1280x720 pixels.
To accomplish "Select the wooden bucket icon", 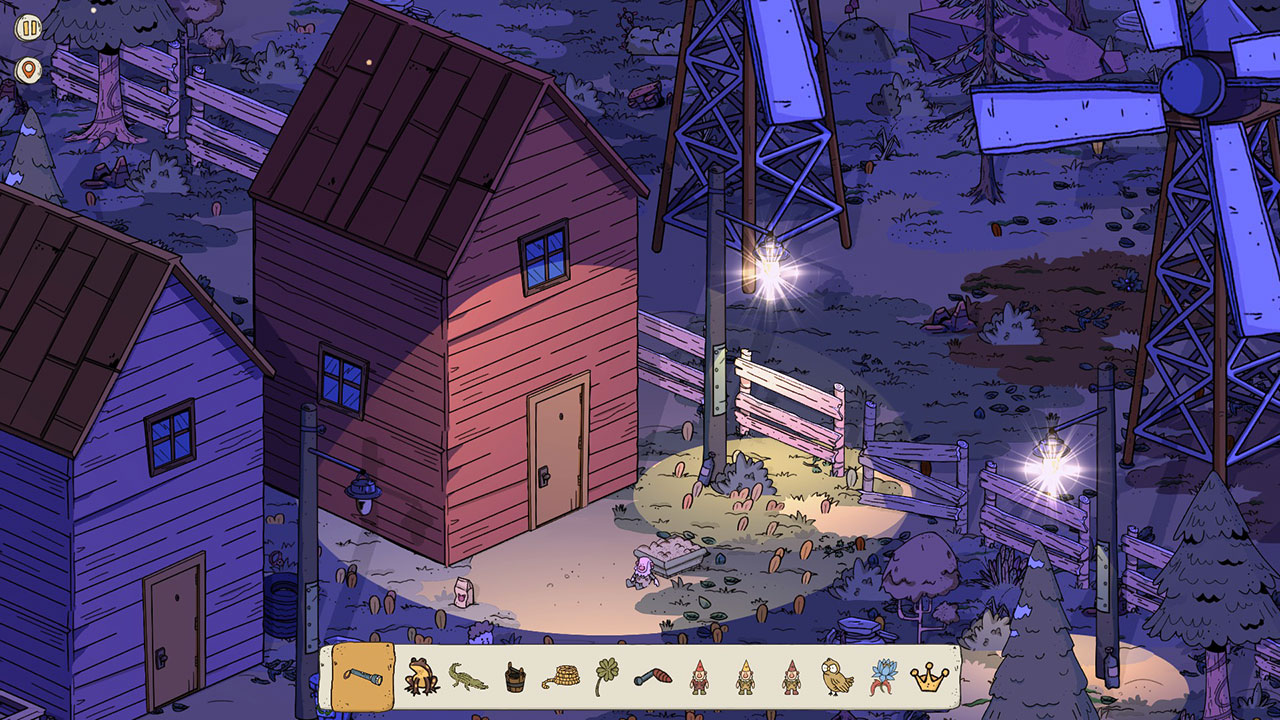I will [516, 678].
